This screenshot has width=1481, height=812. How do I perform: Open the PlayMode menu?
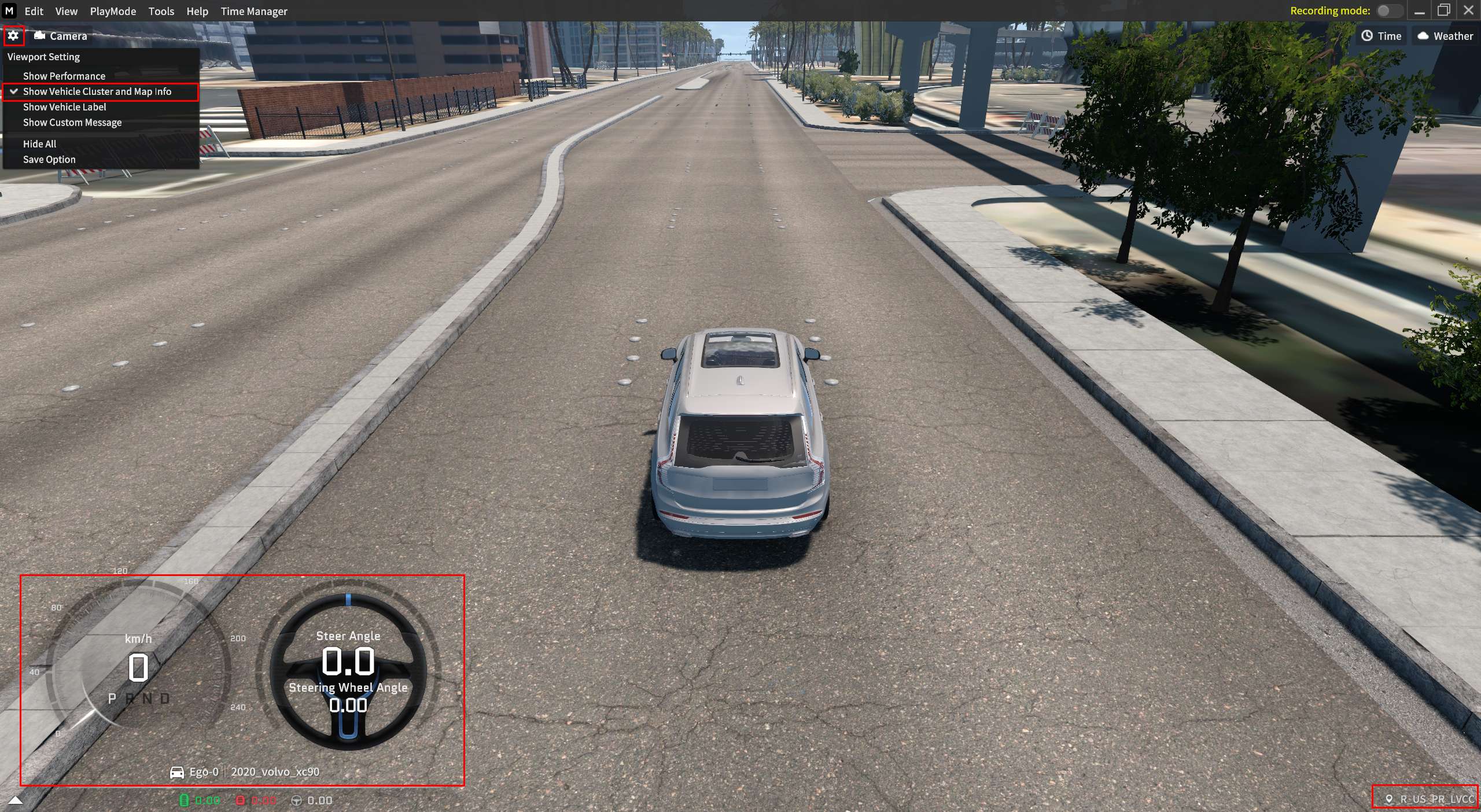pos(113,11)
